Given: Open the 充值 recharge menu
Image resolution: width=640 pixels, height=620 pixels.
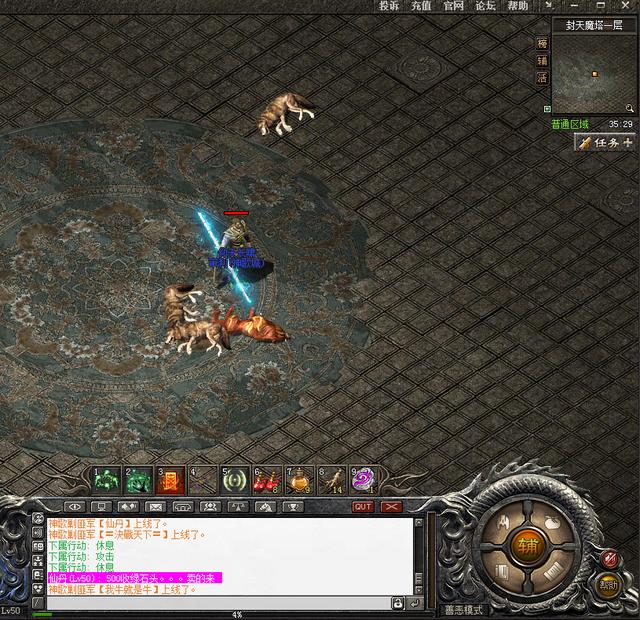Looking at the screenshot, I should [x=421, y=6].
